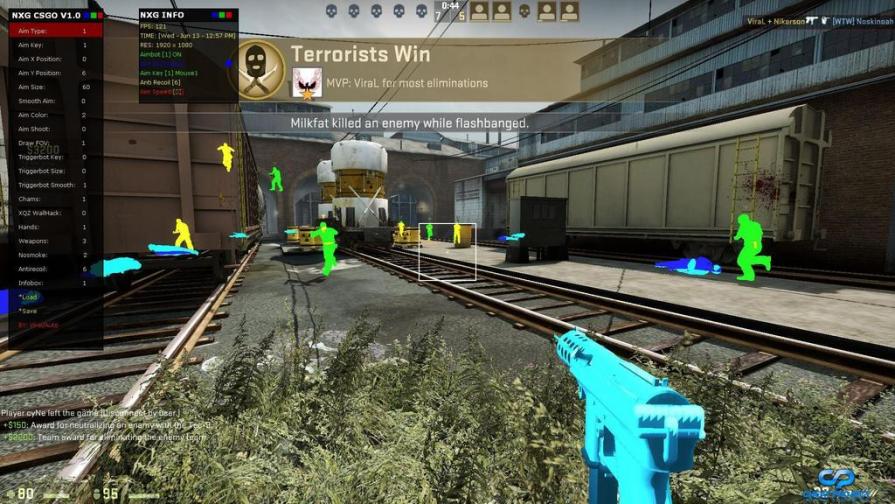895x504 pixels.
Task: Click the NXG CSGO V1.0 menu header
Action: pyautogui.click(x=52, y=16)
